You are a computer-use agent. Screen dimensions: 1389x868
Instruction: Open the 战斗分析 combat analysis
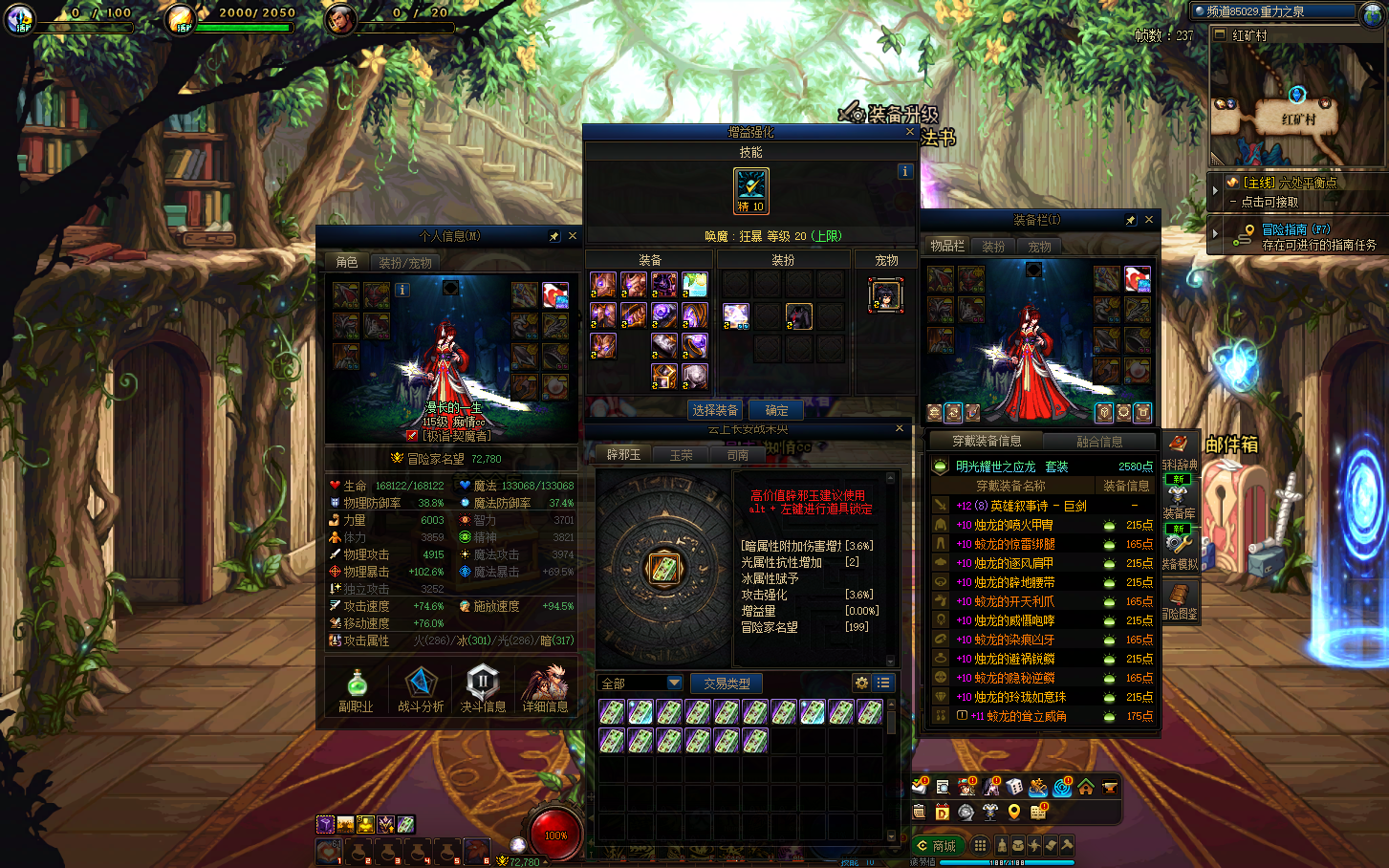pyautogui.click(x=421, y=689)
